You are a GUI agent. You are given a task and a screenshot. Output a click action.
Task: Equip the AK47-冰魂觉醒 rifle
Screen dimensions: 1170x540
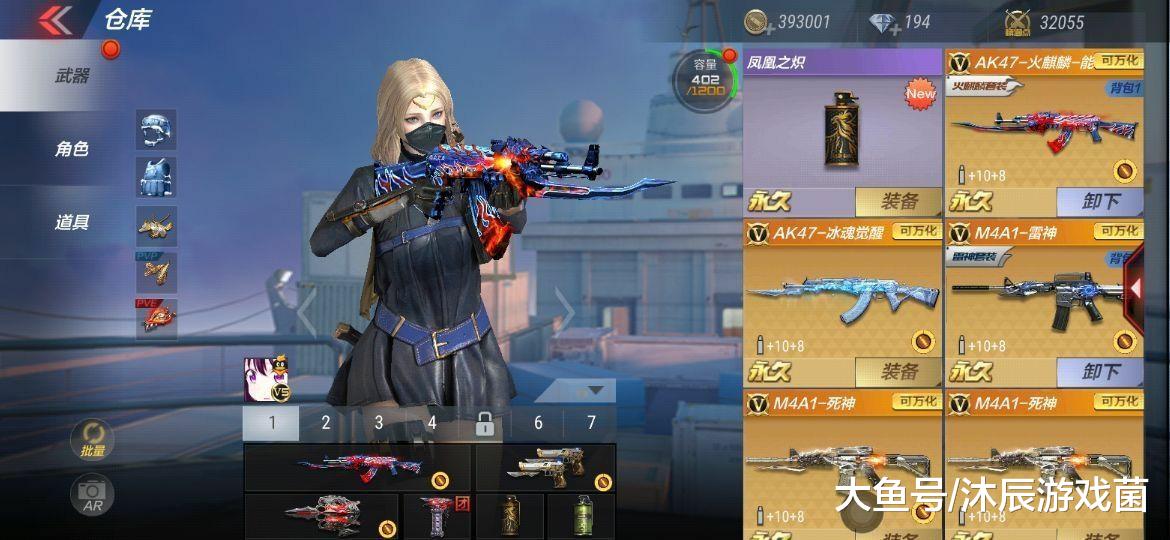(898, 372)
